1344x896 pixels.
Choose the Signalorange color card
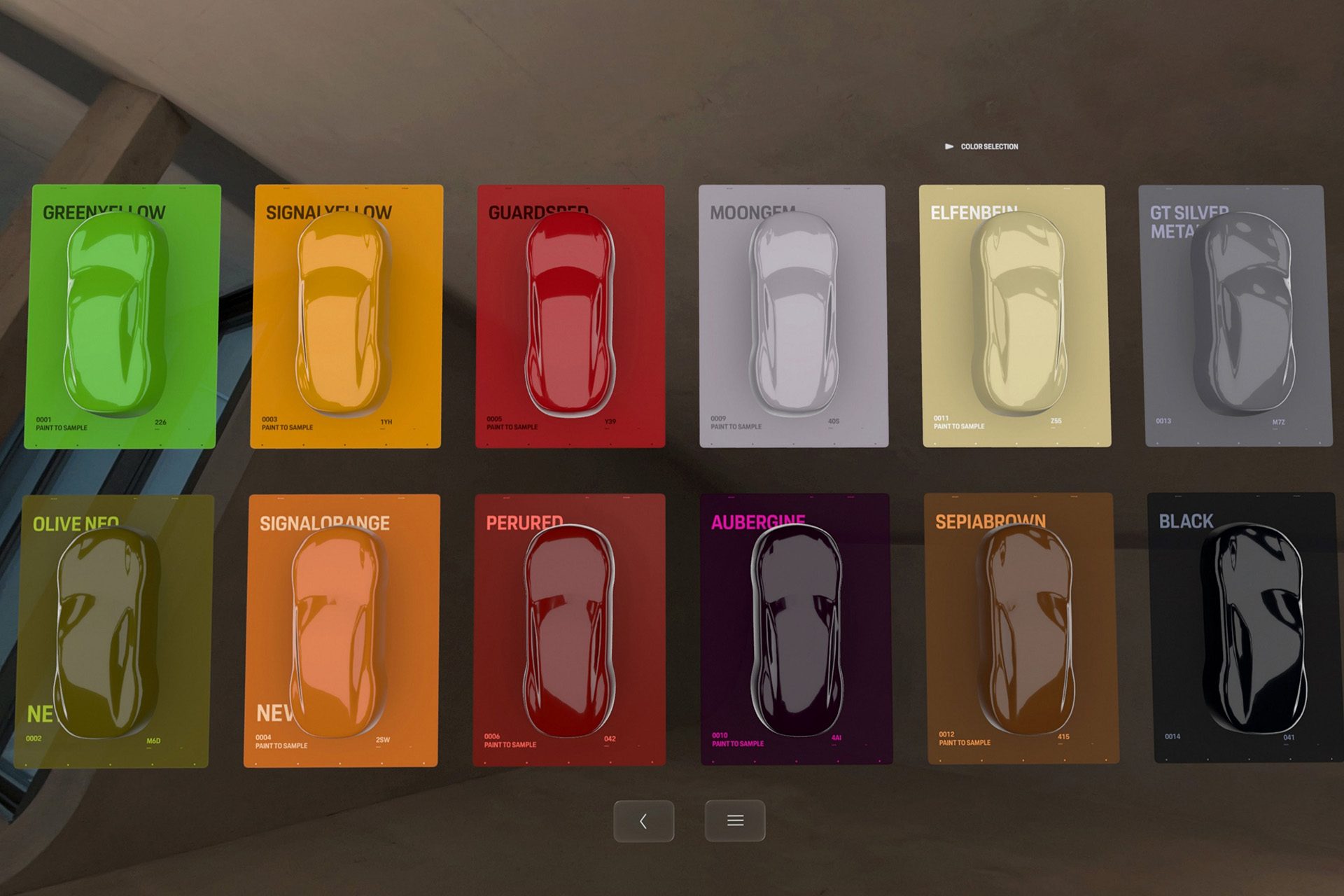pyautogui.click(x=342, y=631)
